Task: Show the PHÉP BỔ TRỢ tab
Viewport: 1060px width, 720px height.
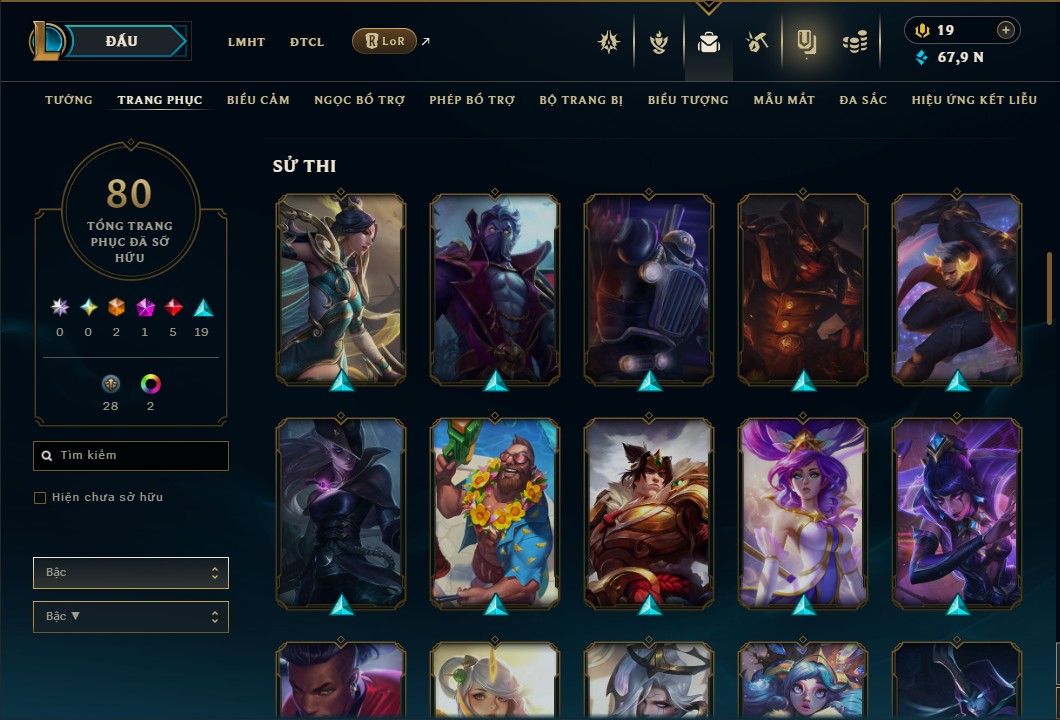Action: pyautogui.click(x=472, y=100)
